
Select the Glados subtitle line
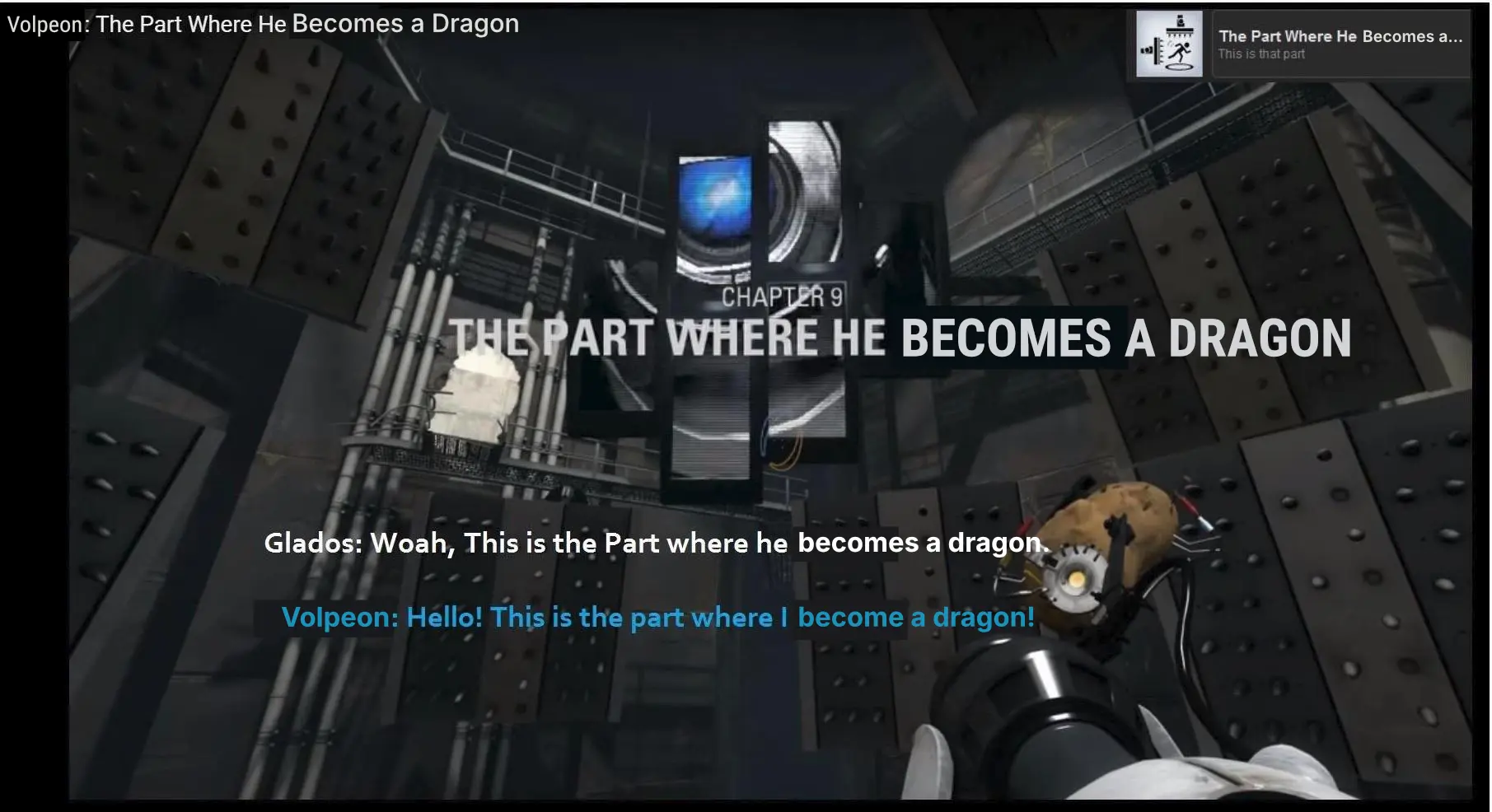653,543
